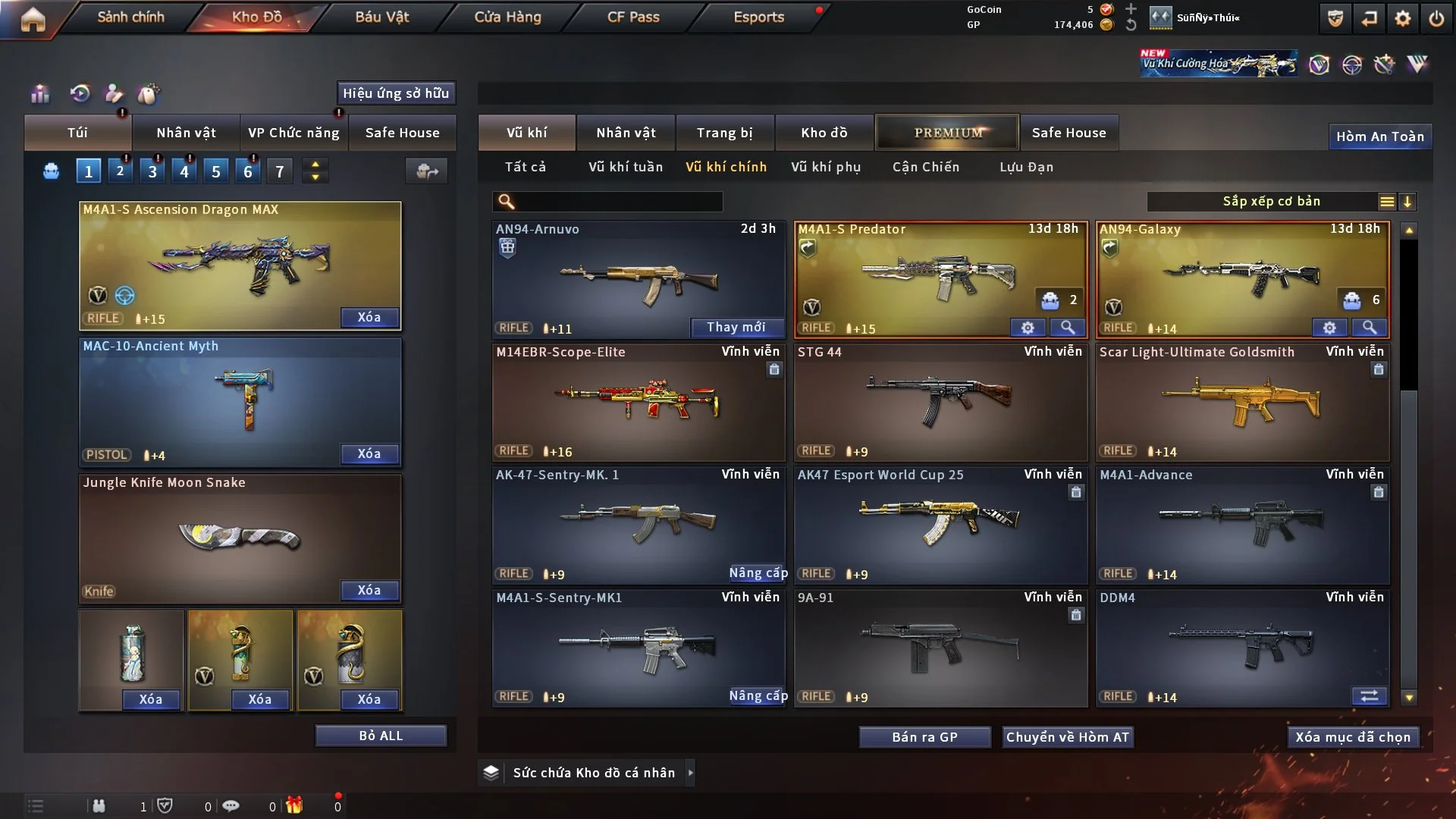Select the M14EBR-Scope-Elite rifle
The image size is (1456, 819).
[638, 402]
